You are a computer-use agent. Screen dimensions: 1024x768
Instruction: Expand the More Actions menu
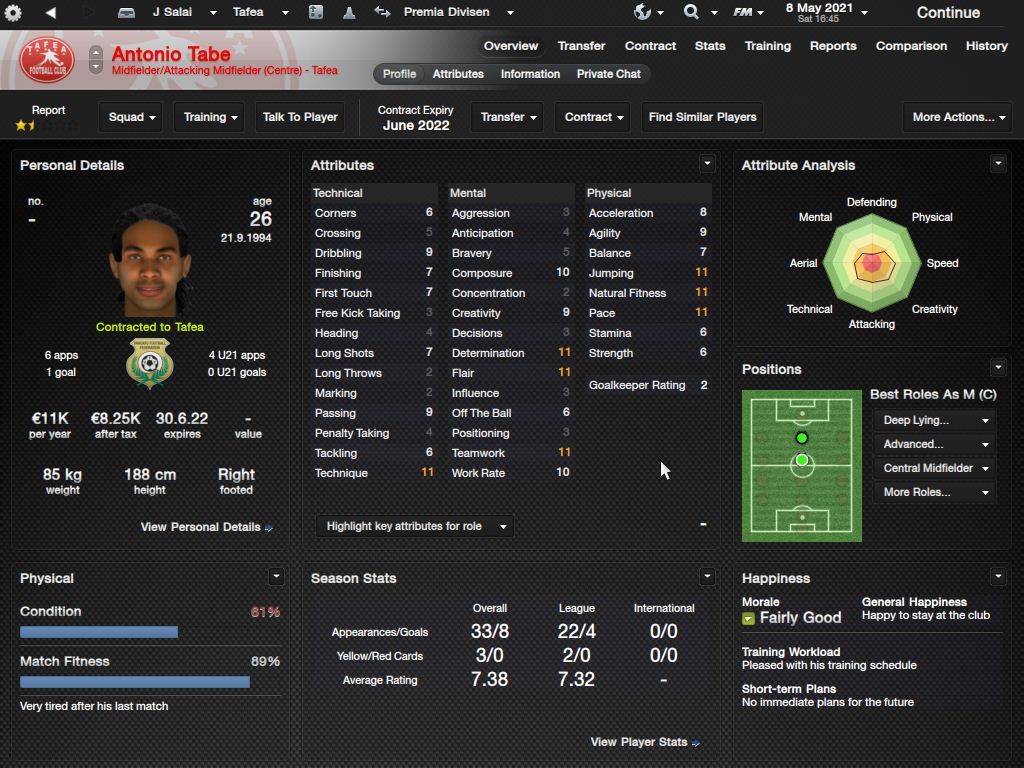pyautogui.click(x=953, y=117)
